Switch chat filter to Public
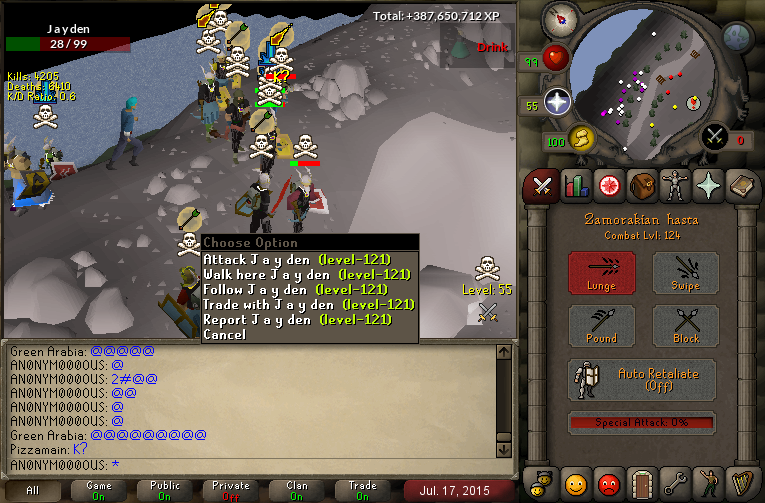Viewport: 765px width, 503px height. click(164, 490)
